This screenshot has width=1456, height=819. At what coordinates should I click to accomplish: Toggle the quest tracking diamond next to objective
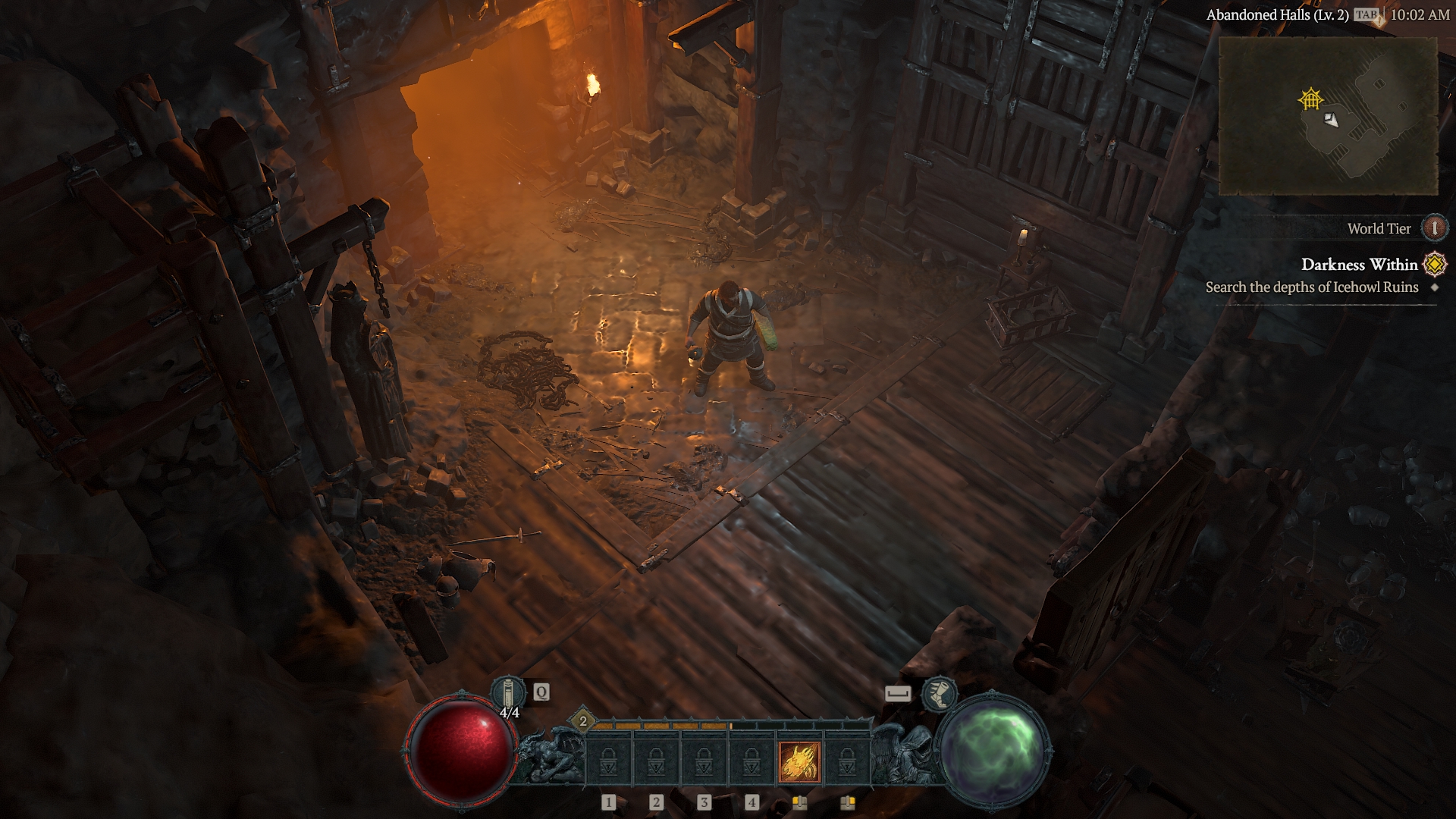[x=1433, y=288]
